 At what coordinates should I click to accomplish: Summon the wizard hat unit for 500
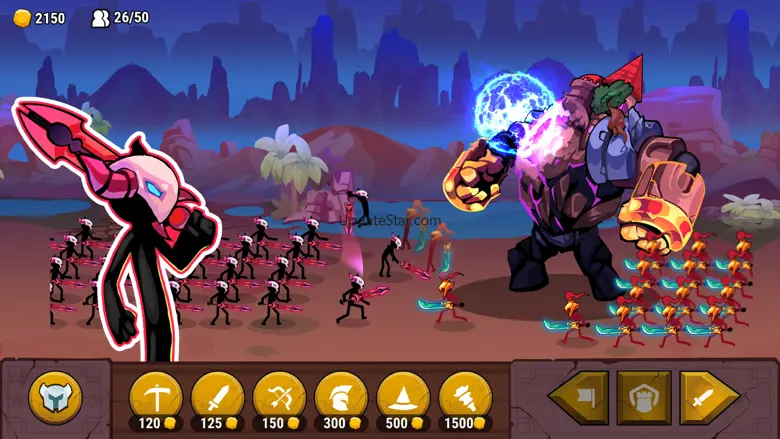coord(404,398)
